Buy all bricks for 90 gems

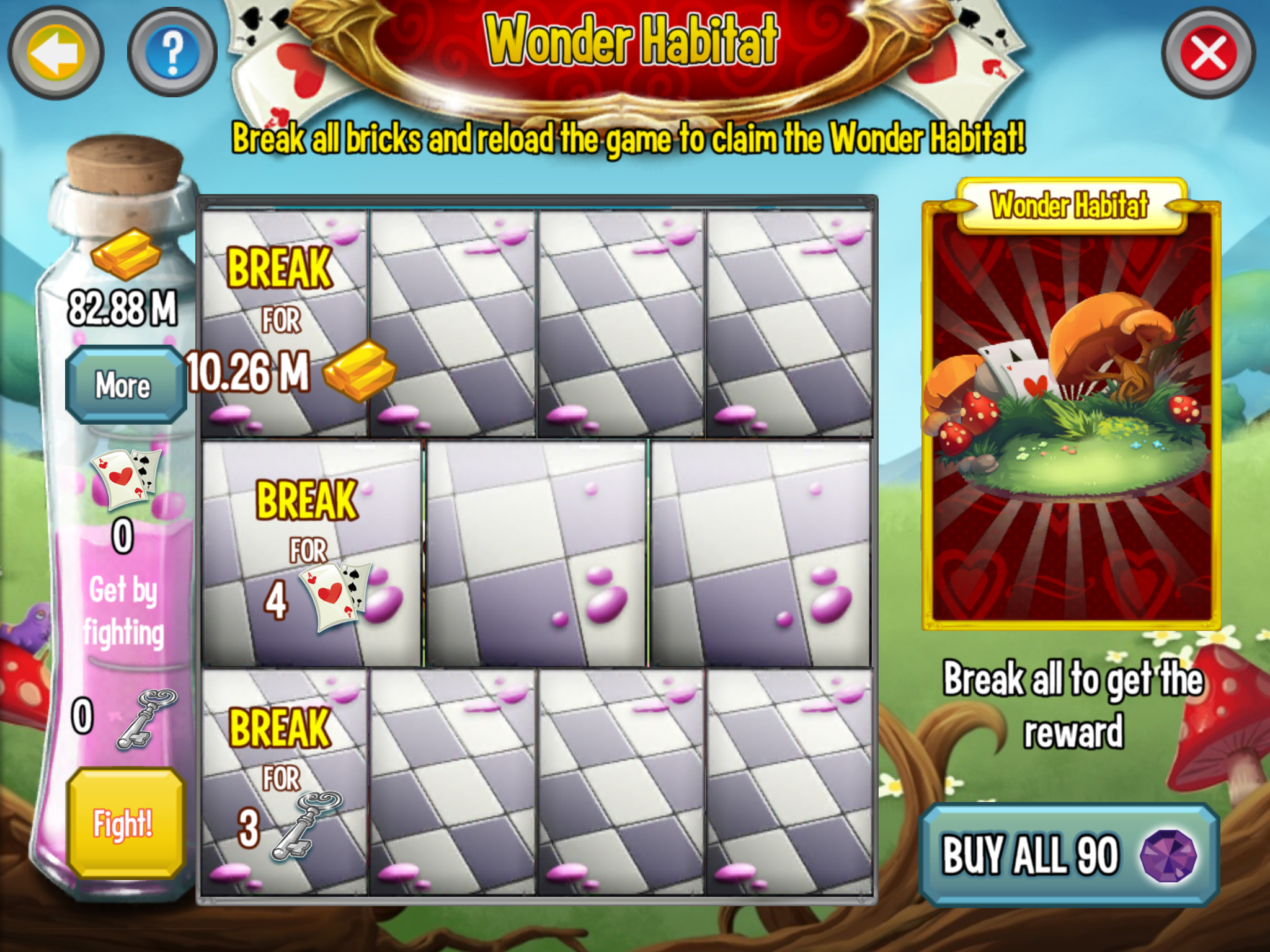[1068, 855]
